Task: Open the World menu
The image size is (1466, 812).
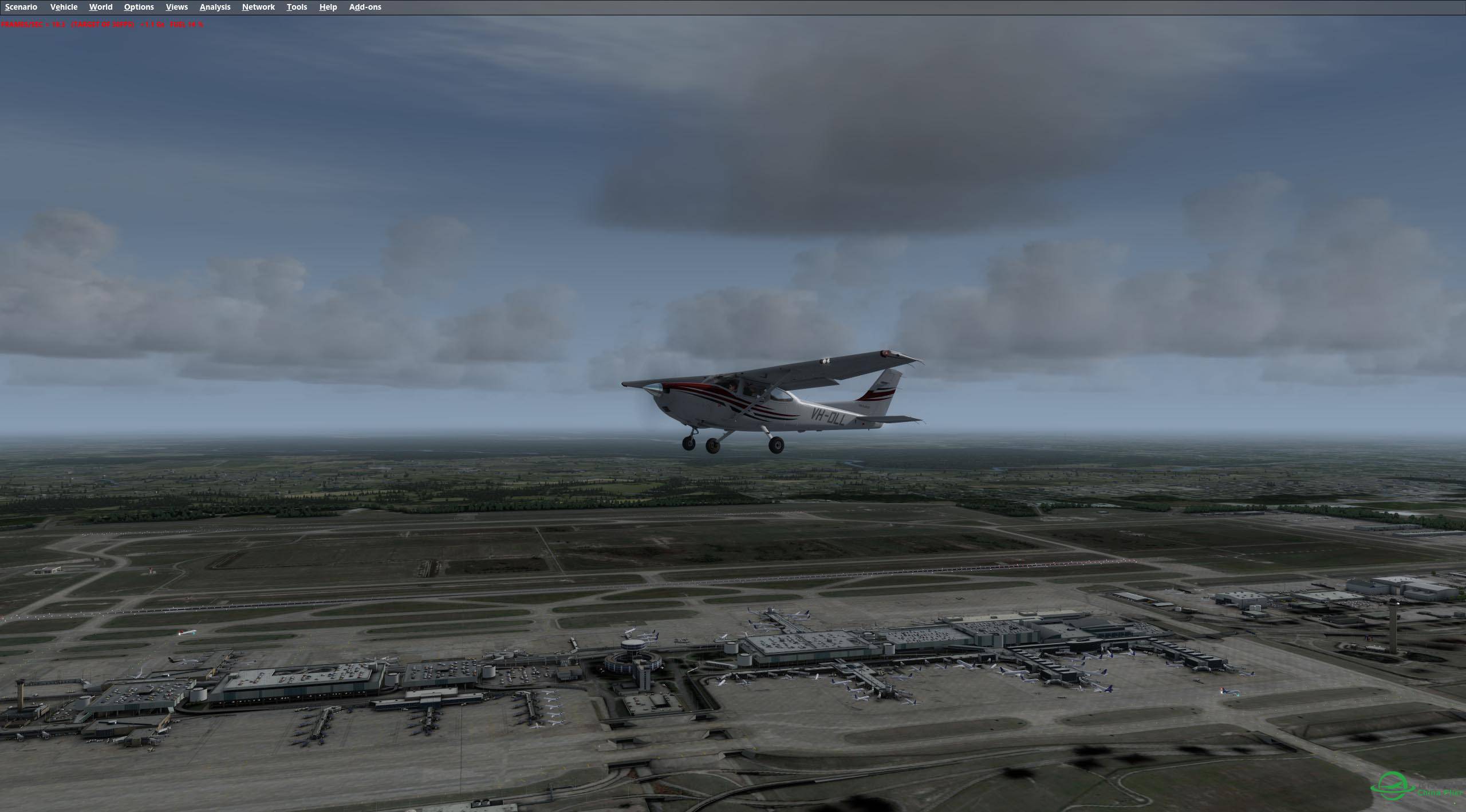Action: (x=100, y=7)
